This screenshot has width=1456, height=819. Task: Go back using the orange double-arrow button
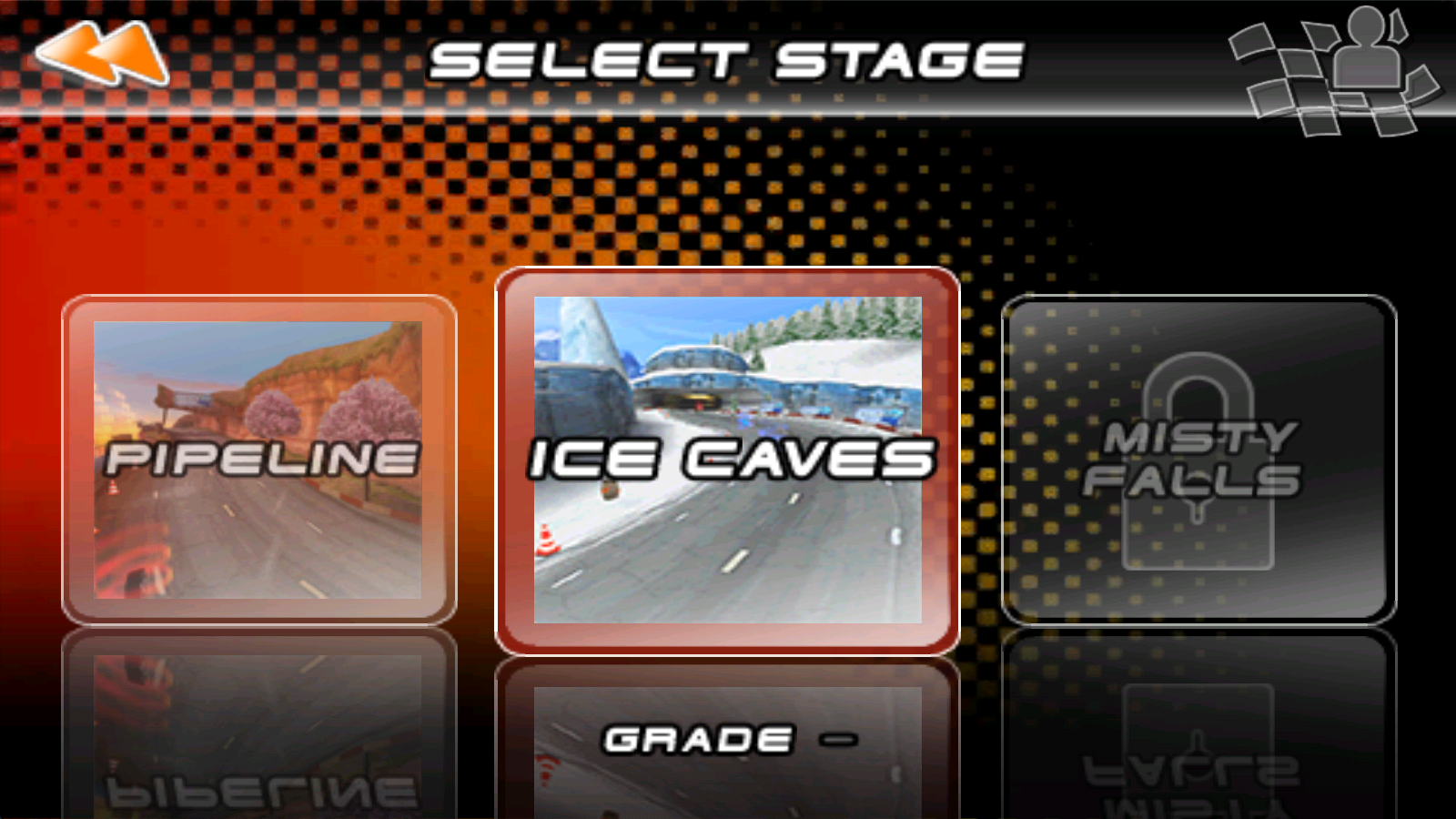[x=102, y=53]
